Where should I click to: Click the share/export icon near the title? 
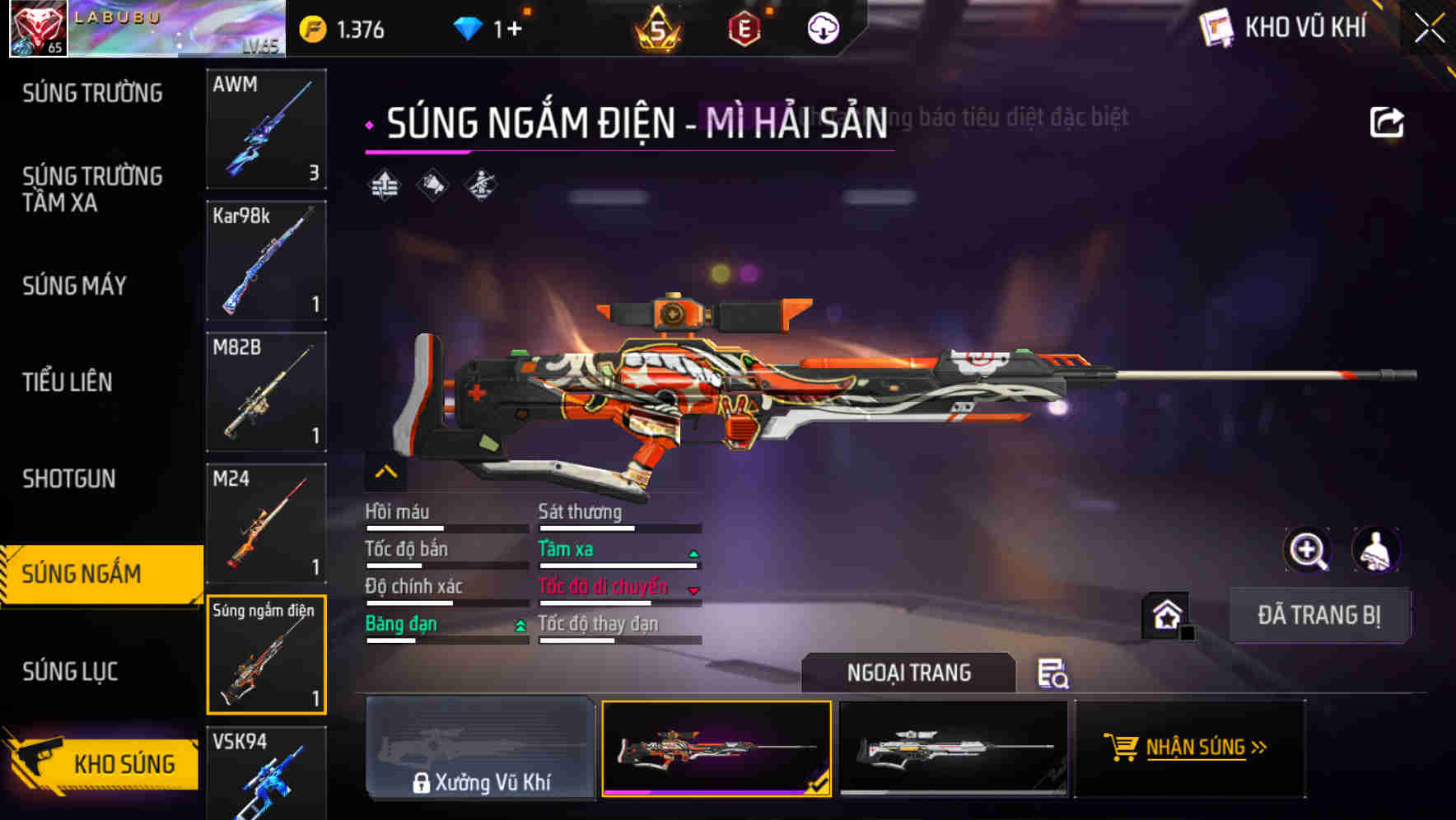point(1388,120)
